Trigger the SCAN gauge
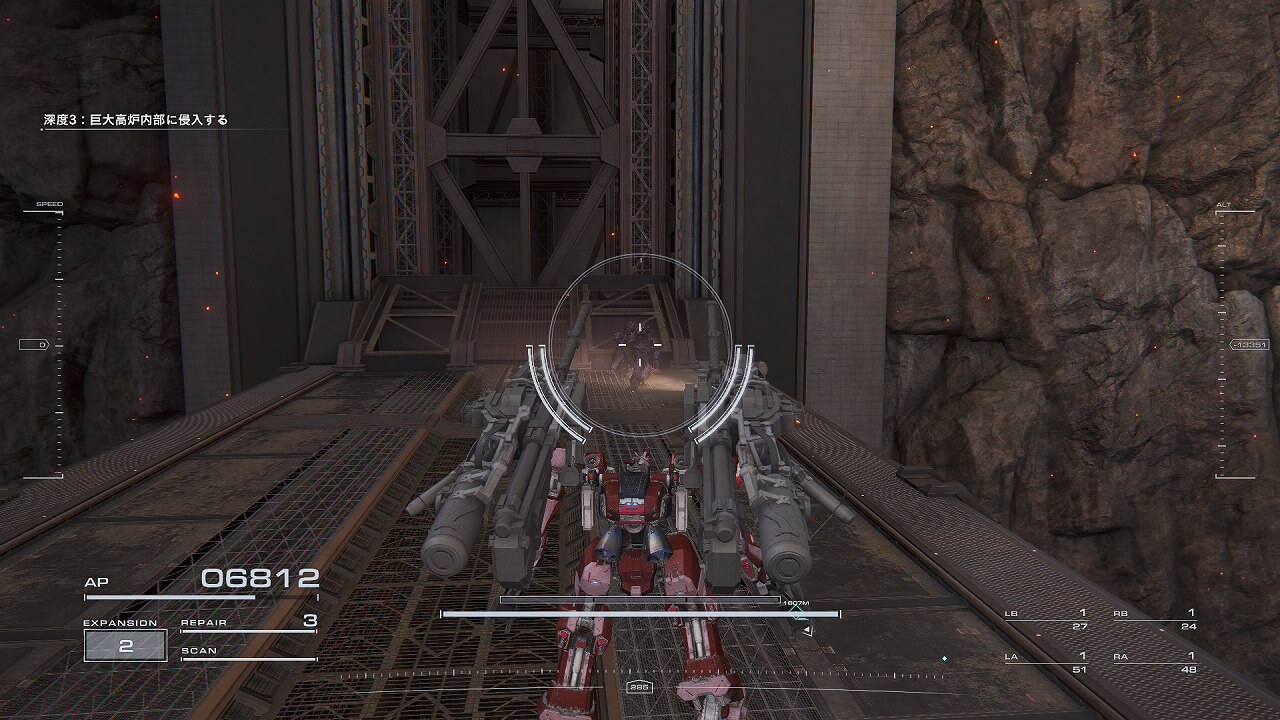The height and width of the screenshot is (720, 1280). click(x=248, y=653)
